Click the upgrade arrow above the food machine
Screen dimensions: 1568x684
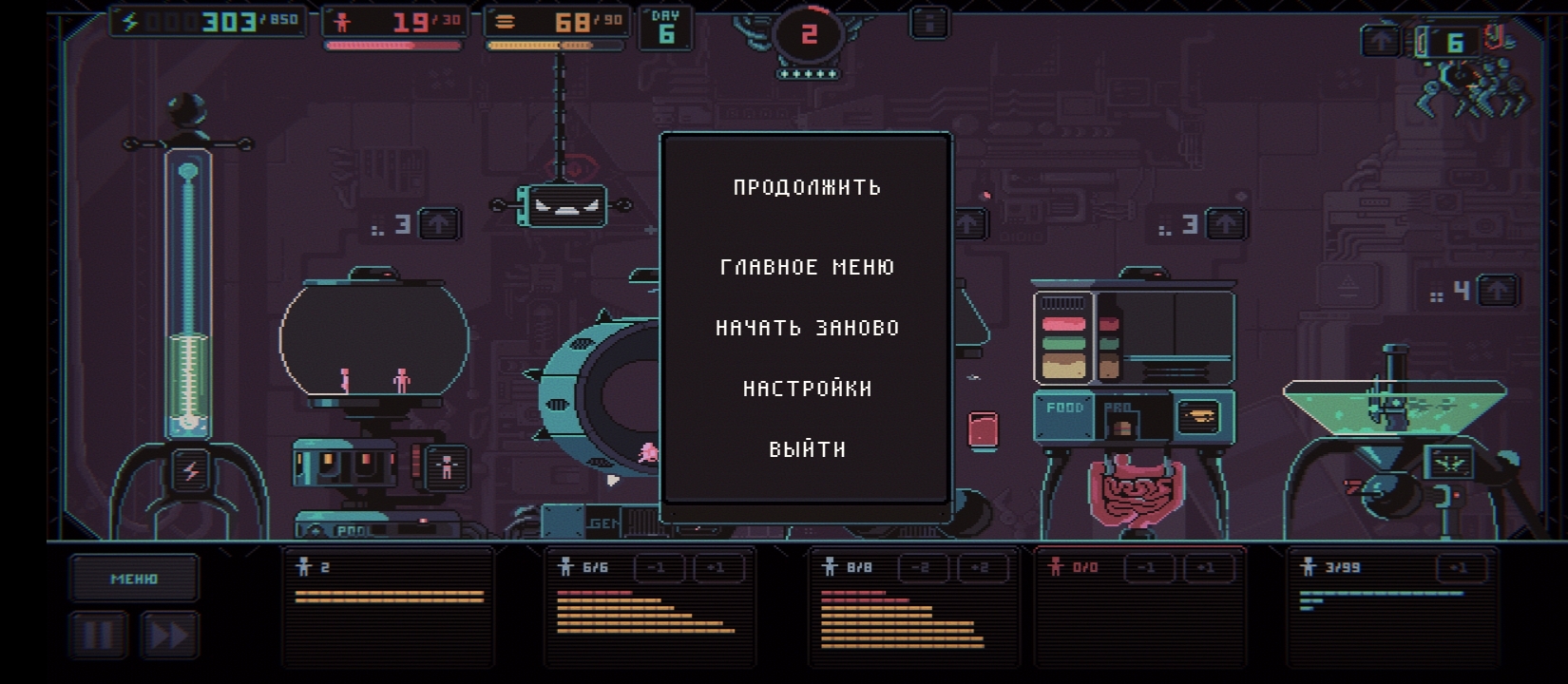coord(1226,224)
